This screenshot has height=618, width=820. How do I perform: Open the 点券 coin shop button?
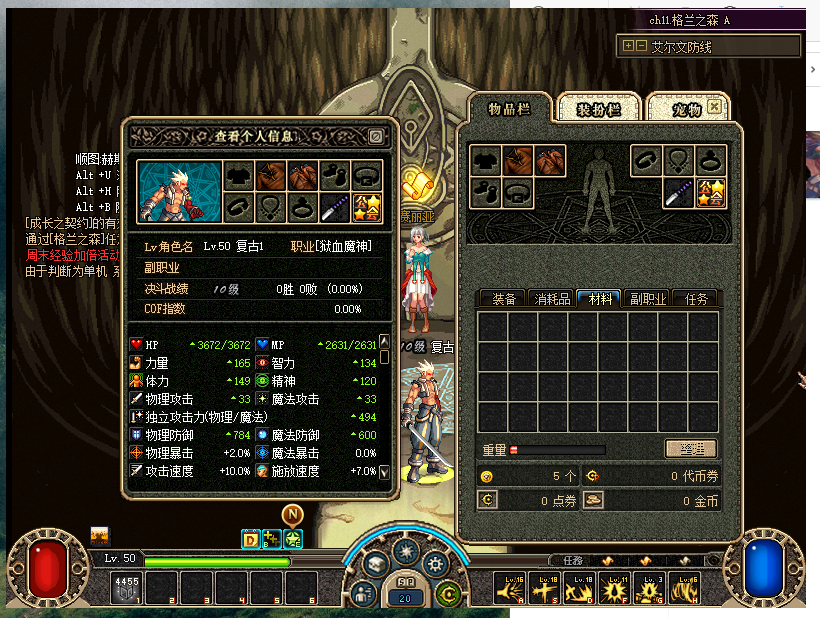pos(489,501)
